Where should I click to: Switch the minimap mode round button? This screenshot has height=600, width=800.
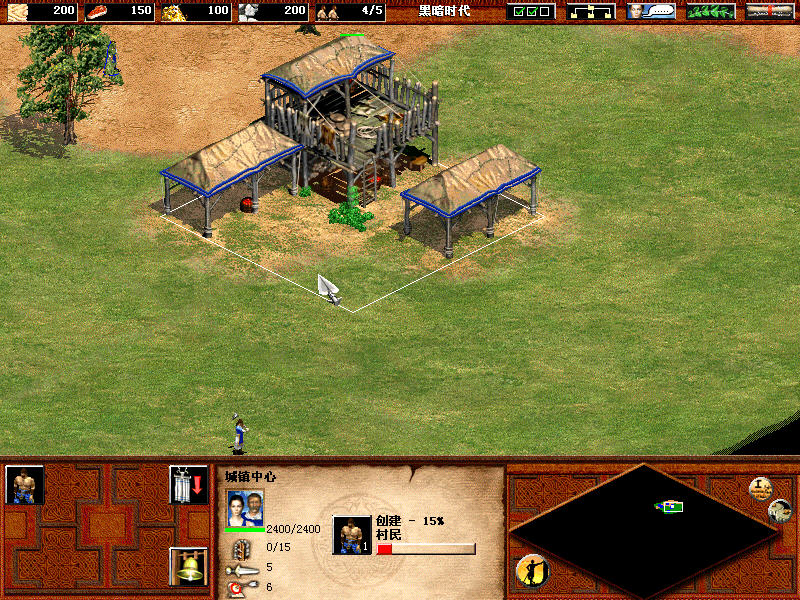pyautogui.click(x=780, y=510)
